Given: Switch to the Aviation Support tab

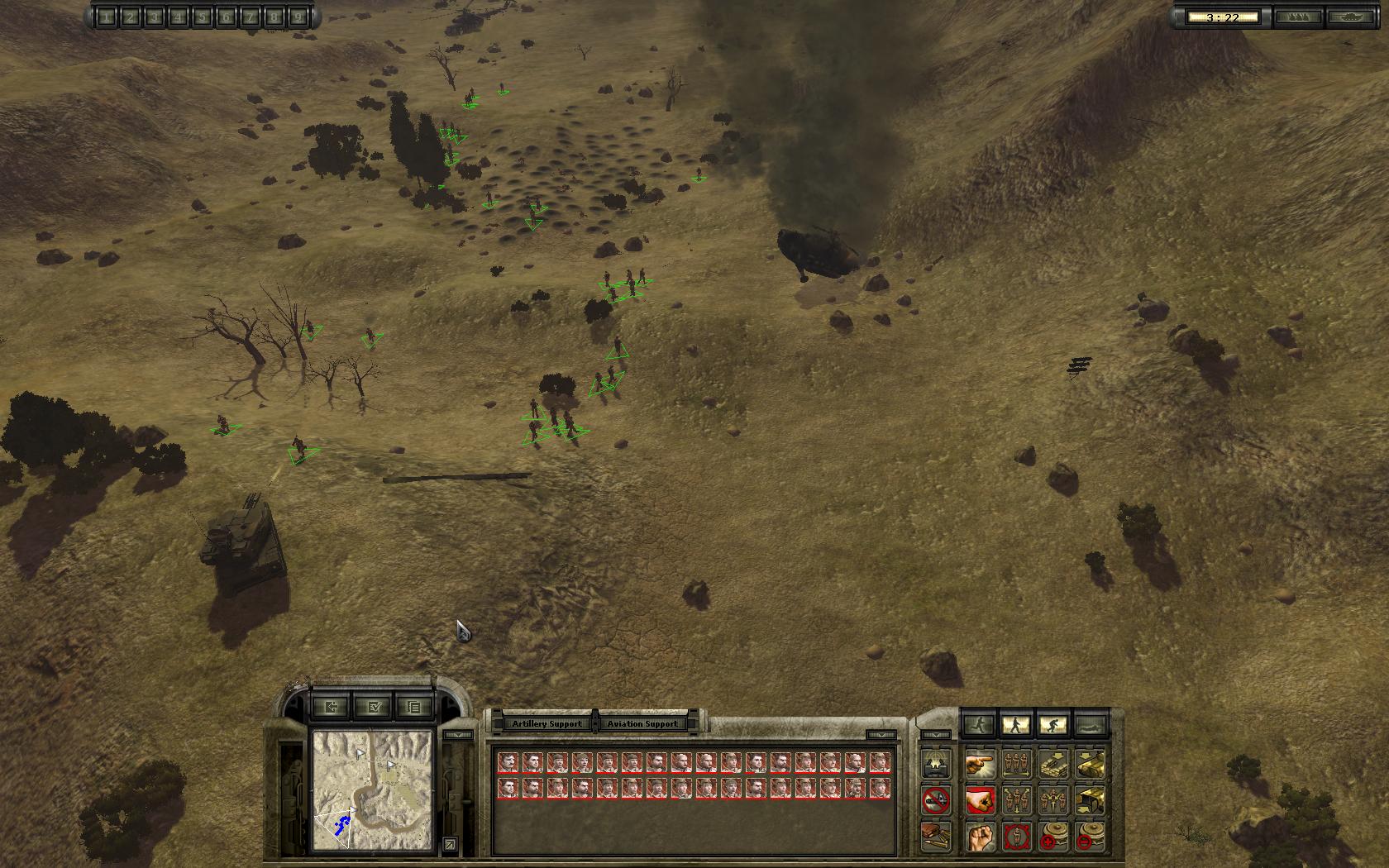Looking at the screenshot, I should tap(642, 723).
